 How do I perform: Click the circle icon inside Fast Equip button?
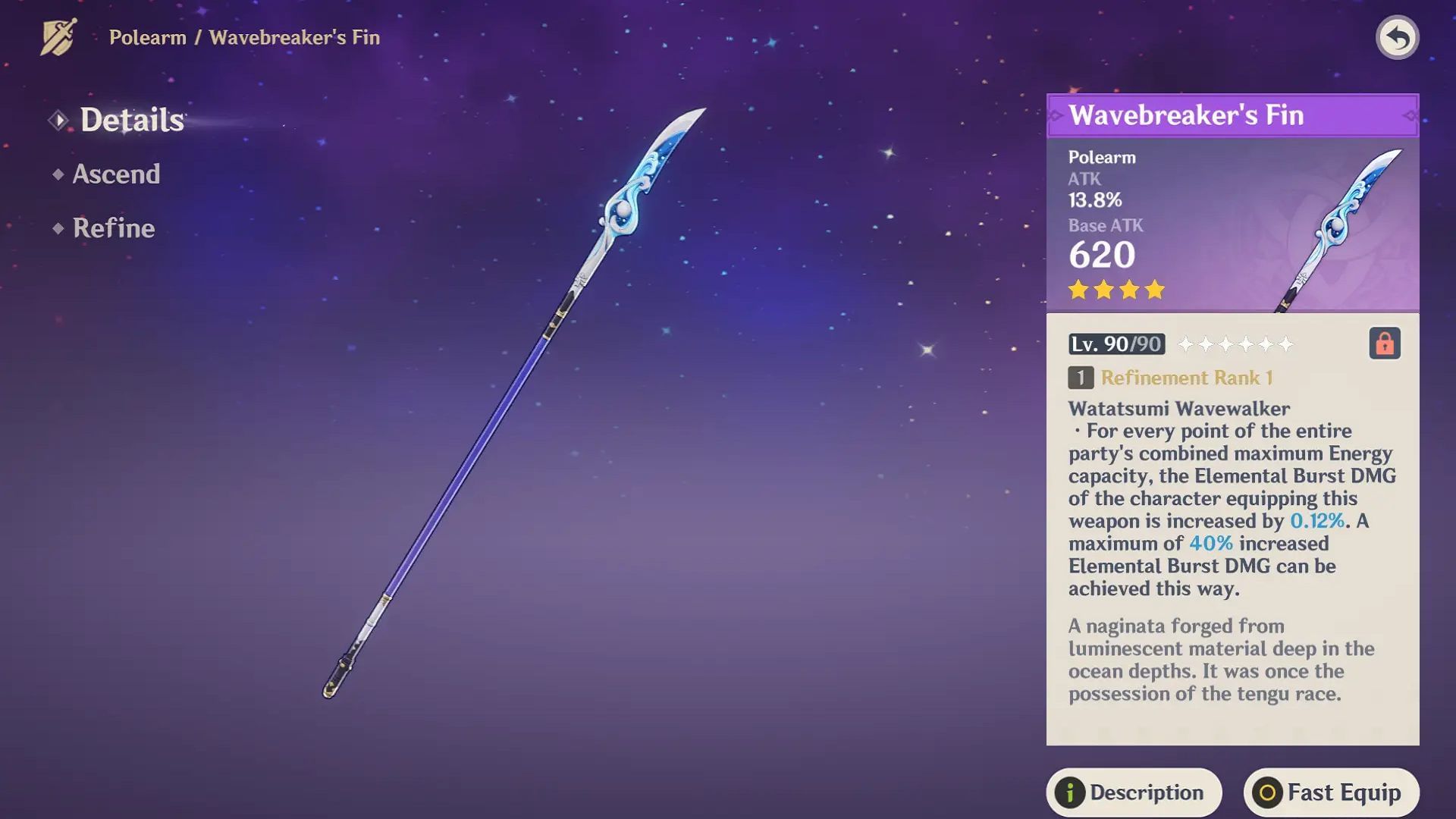click(x=1267, y=792)
